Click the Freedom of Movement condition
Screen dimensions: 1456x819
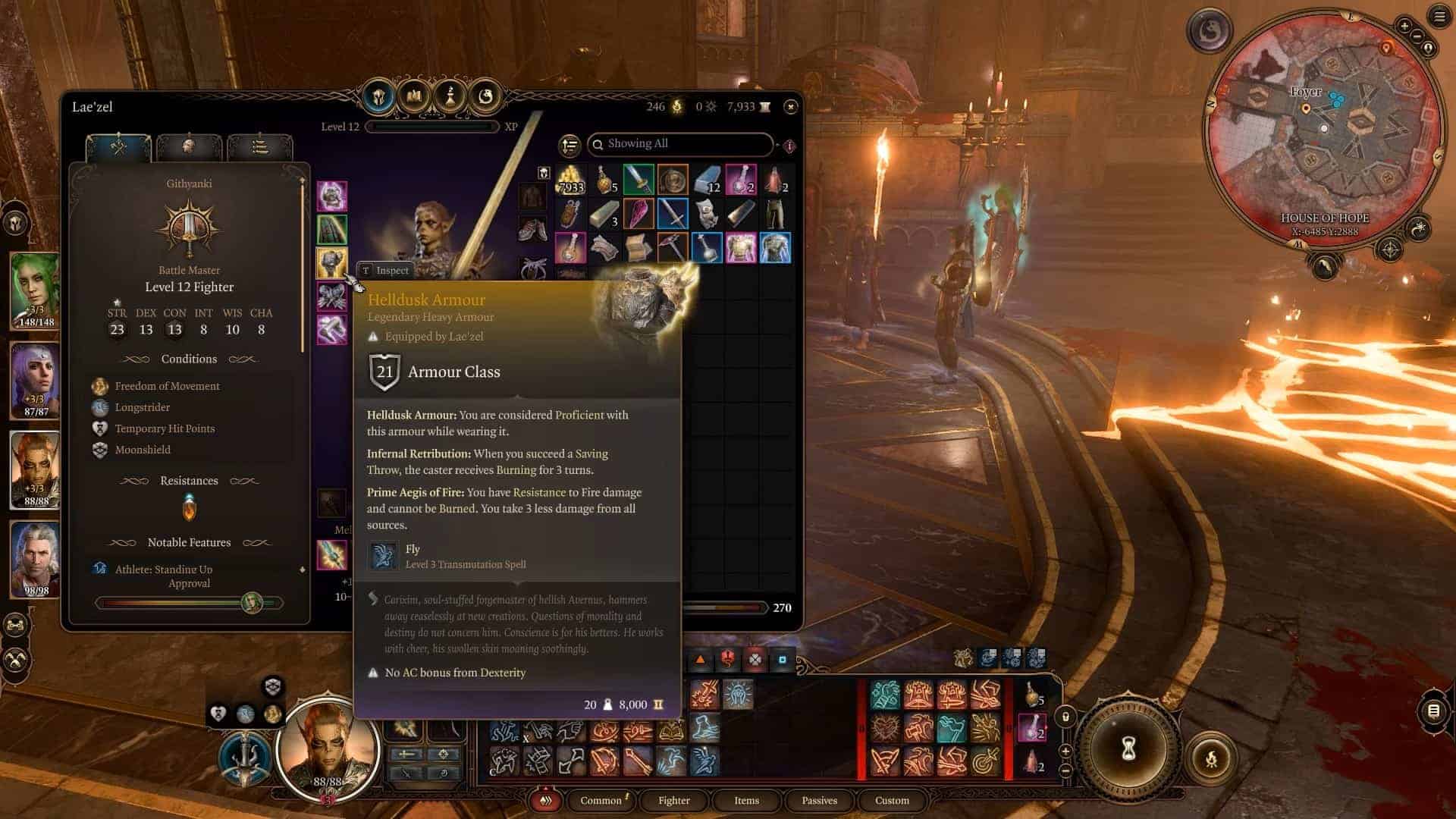pos(167,386)
